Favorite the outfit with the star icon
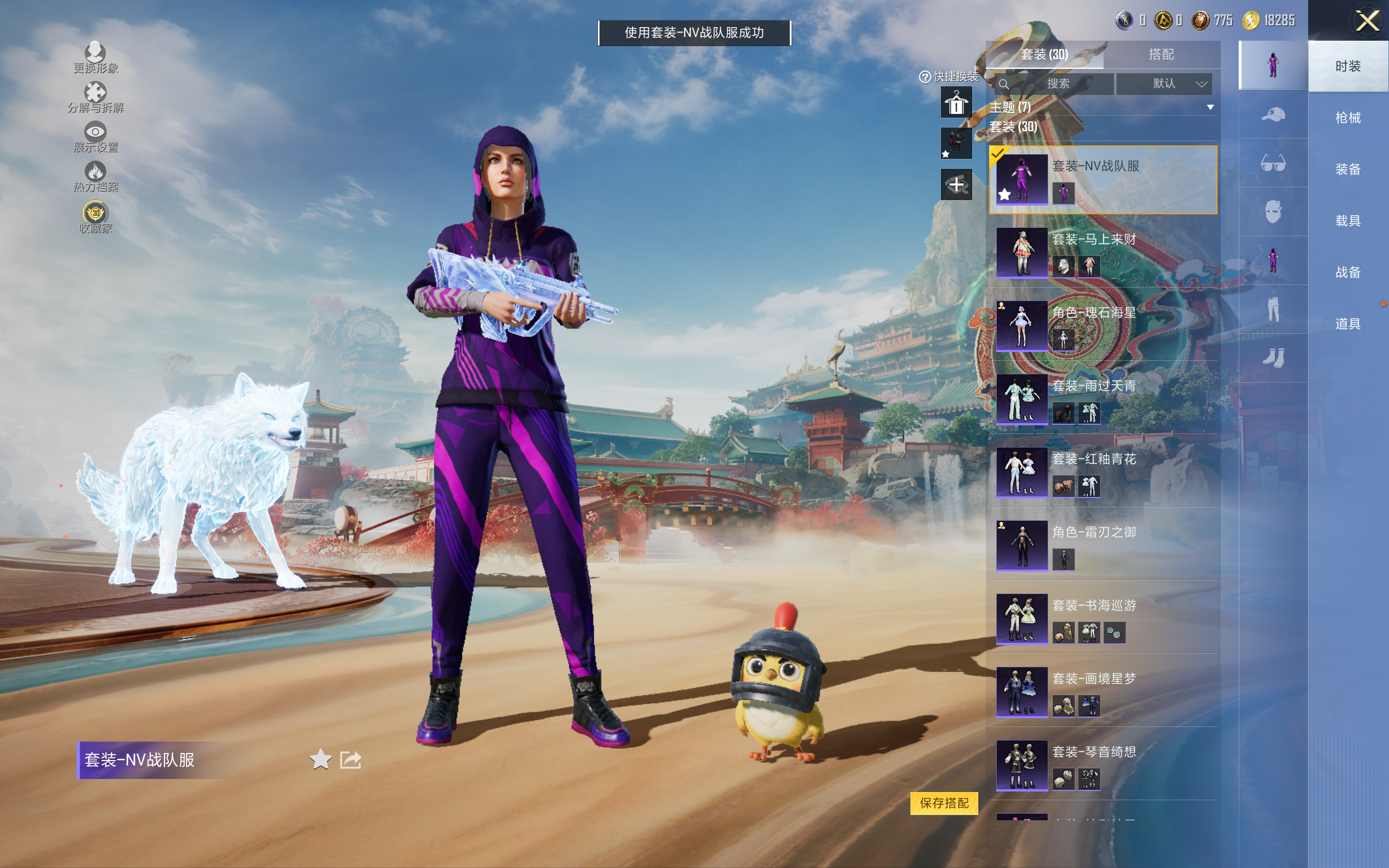This screenshot has height=868, width=1389. [320, 759]
